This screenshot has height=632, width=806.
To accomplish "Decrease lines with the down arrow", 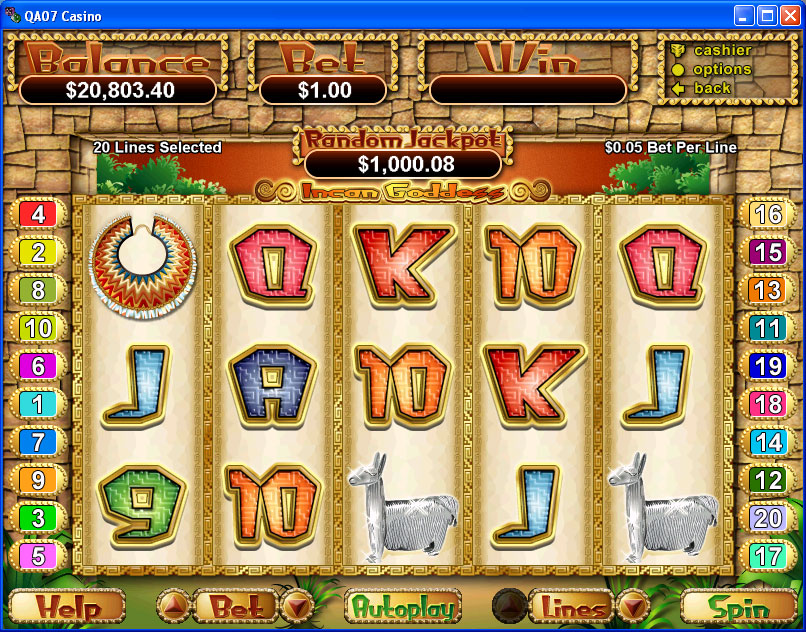I will tap(632, 606).
